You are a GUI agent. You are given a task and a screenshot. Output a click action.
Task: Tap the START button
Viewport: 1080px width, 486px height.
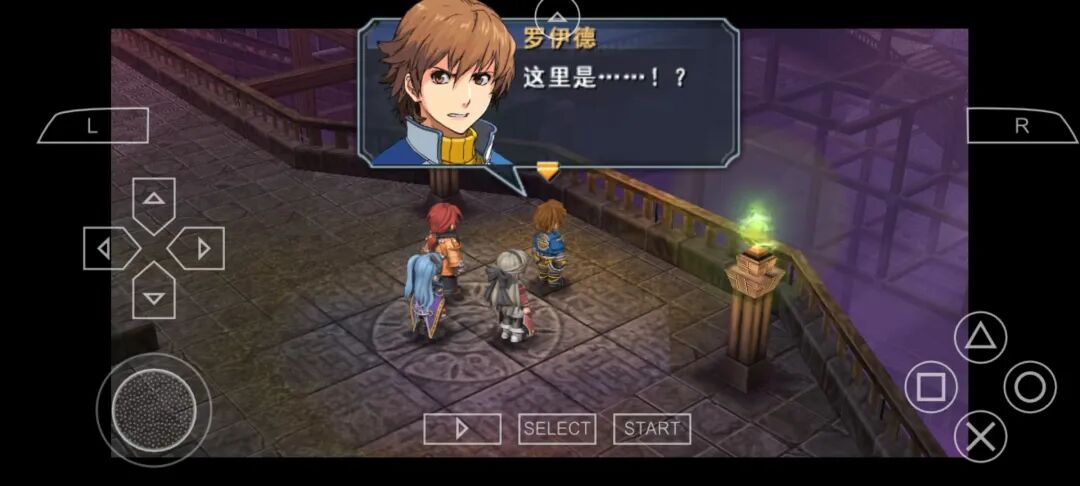tap(652, 429)
